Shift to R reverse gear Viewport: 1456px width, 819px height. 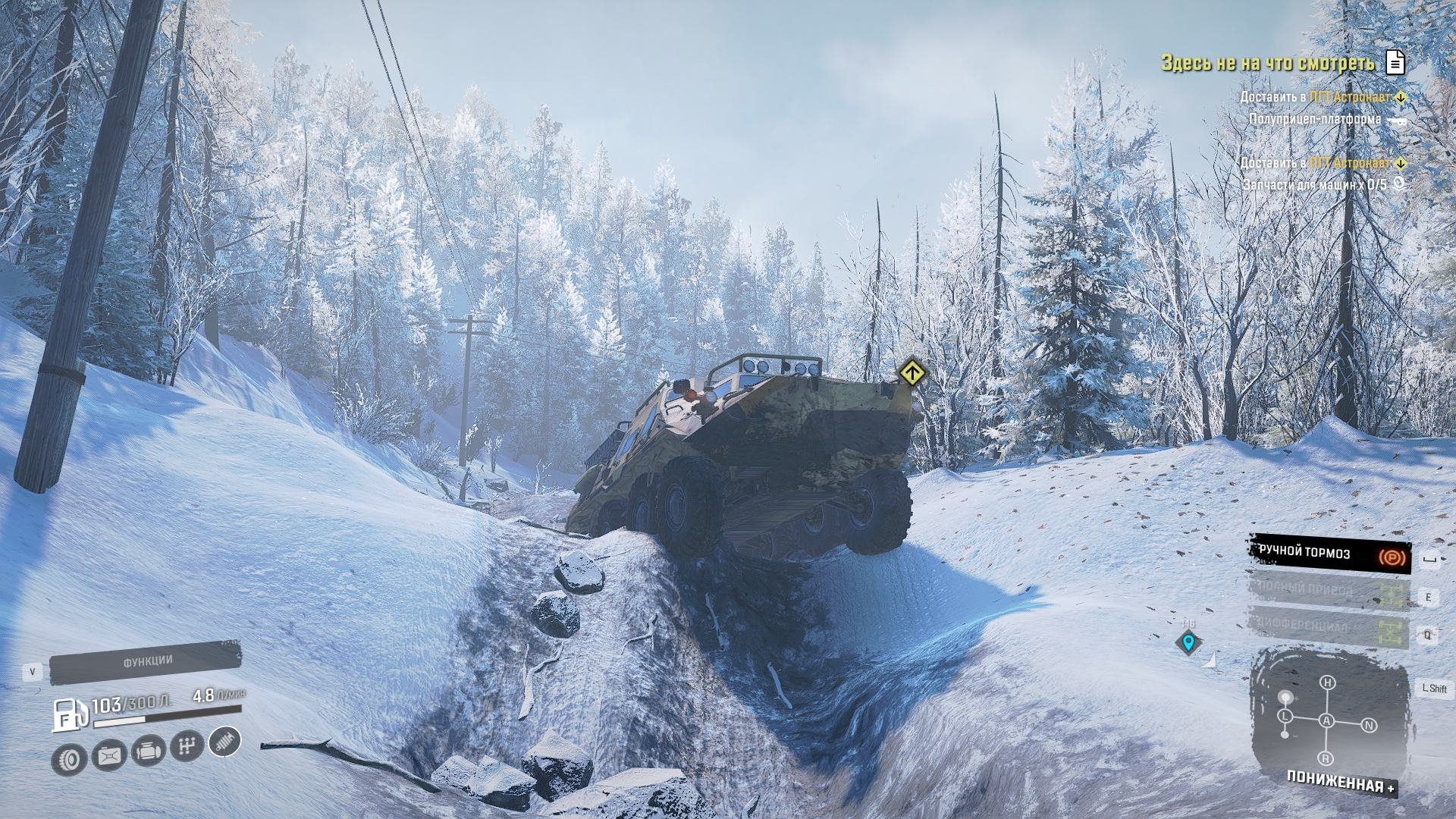click(1326, 758)
